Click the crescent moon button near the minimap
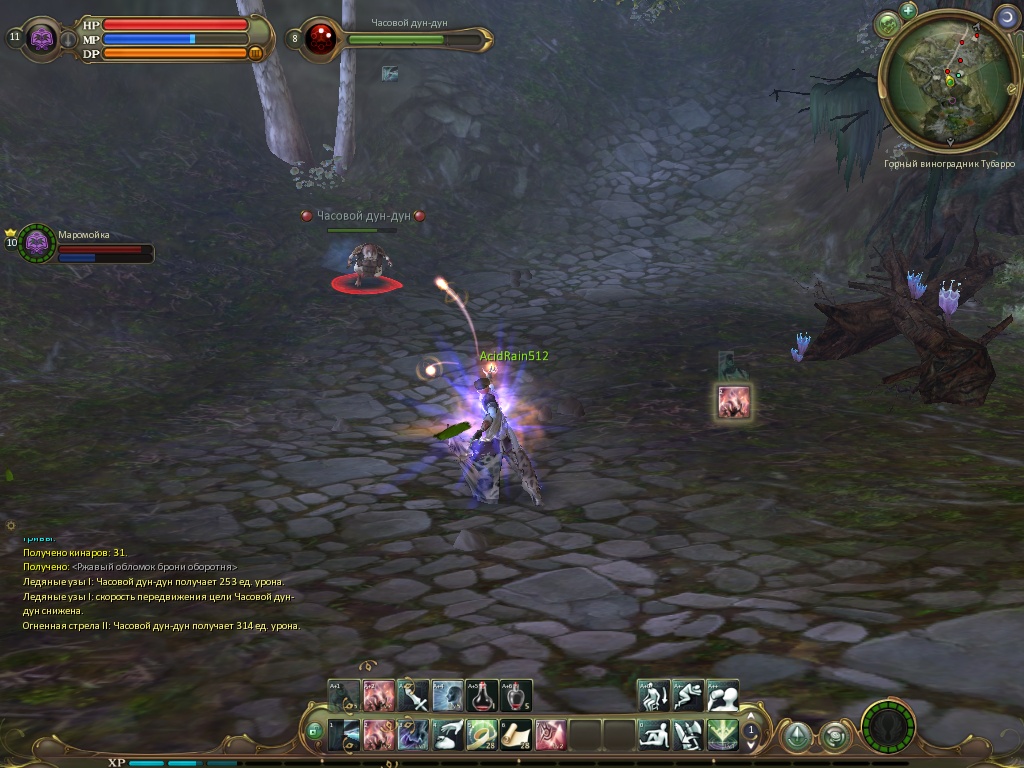 pos(1004,17)
